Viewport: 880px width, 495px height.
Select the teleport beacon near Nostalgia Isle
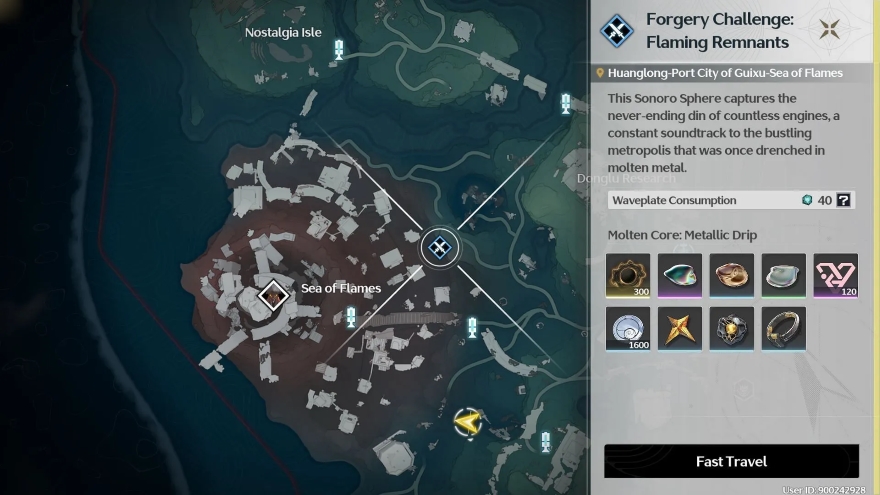[339, 49]
